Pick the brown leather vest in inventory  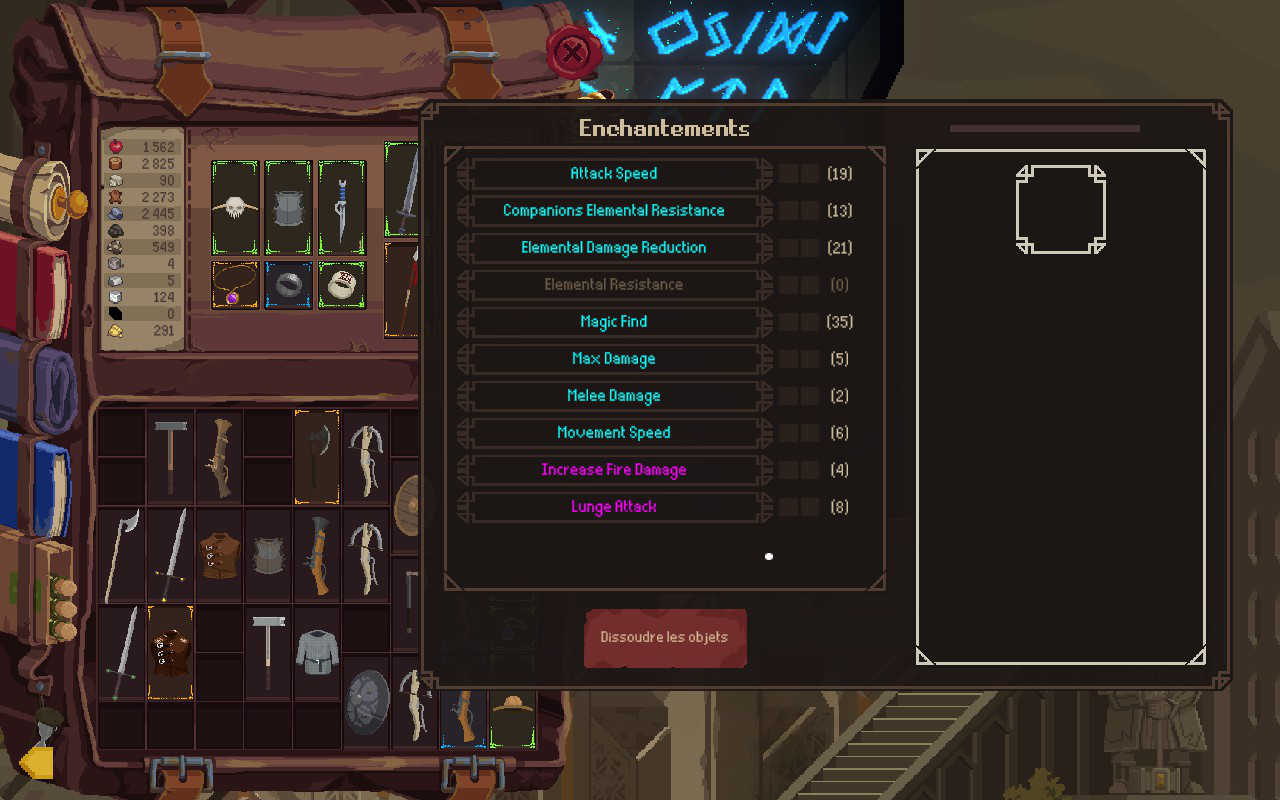(219, 555)
